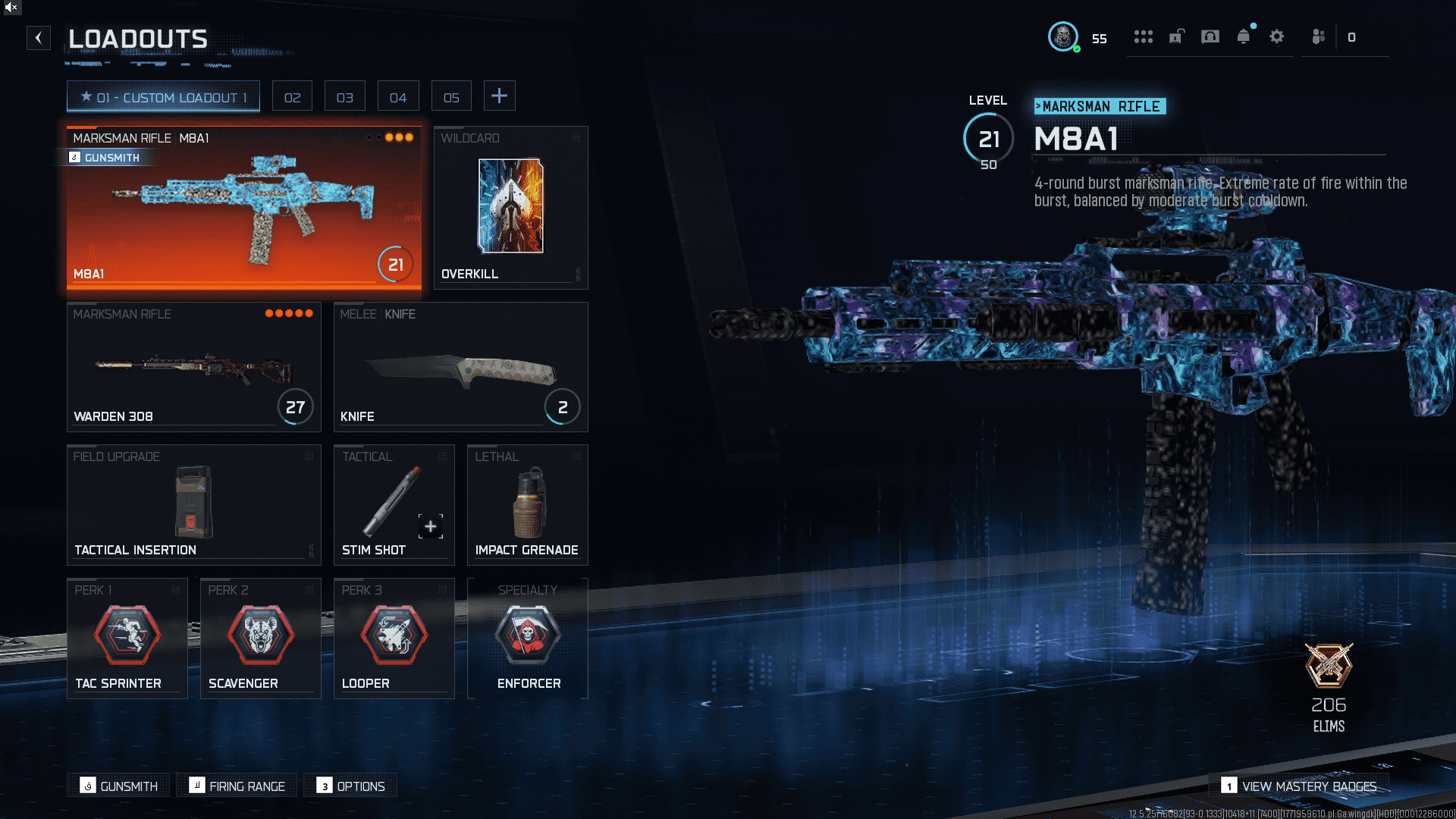This screenshot has width=1456, height=819.
Task: Change the Stim Shot tactical slot
Action: (394, 504)
